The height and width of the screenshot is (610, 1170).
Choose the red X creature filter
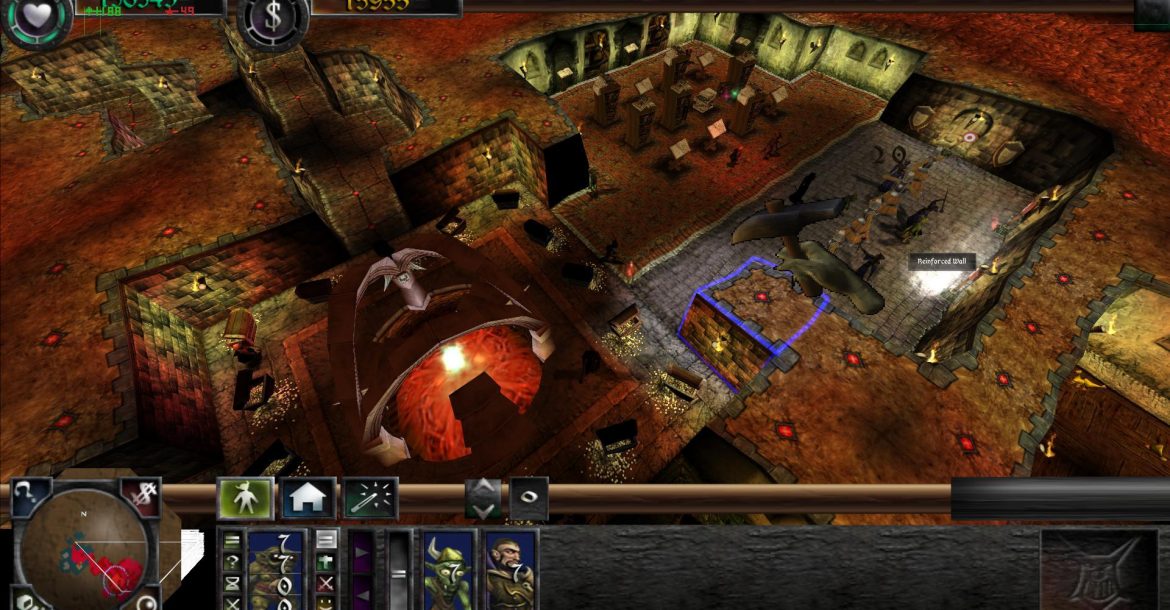[326, 583]
